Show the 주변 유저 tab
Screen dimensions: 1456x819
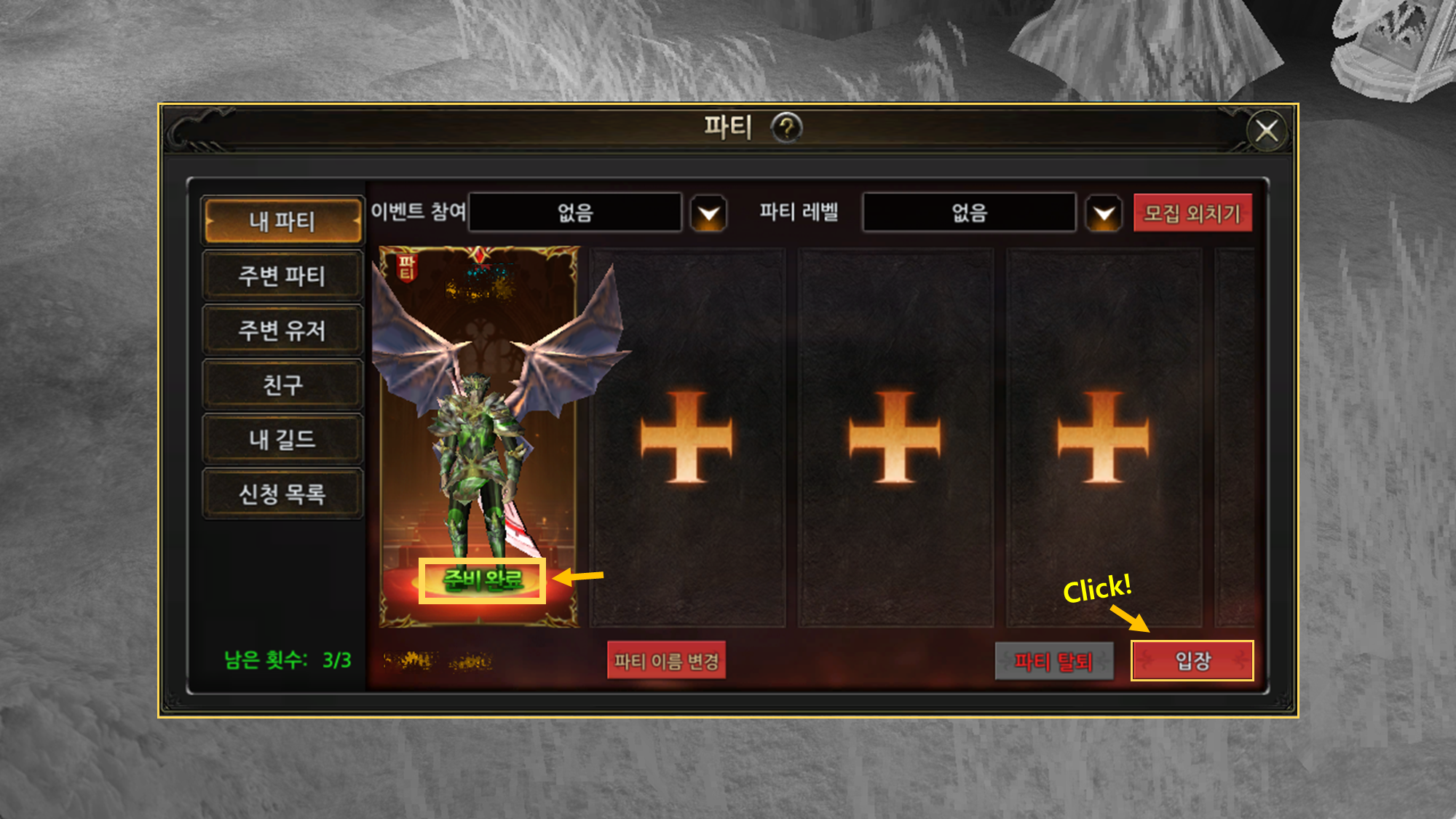point(282,331)
